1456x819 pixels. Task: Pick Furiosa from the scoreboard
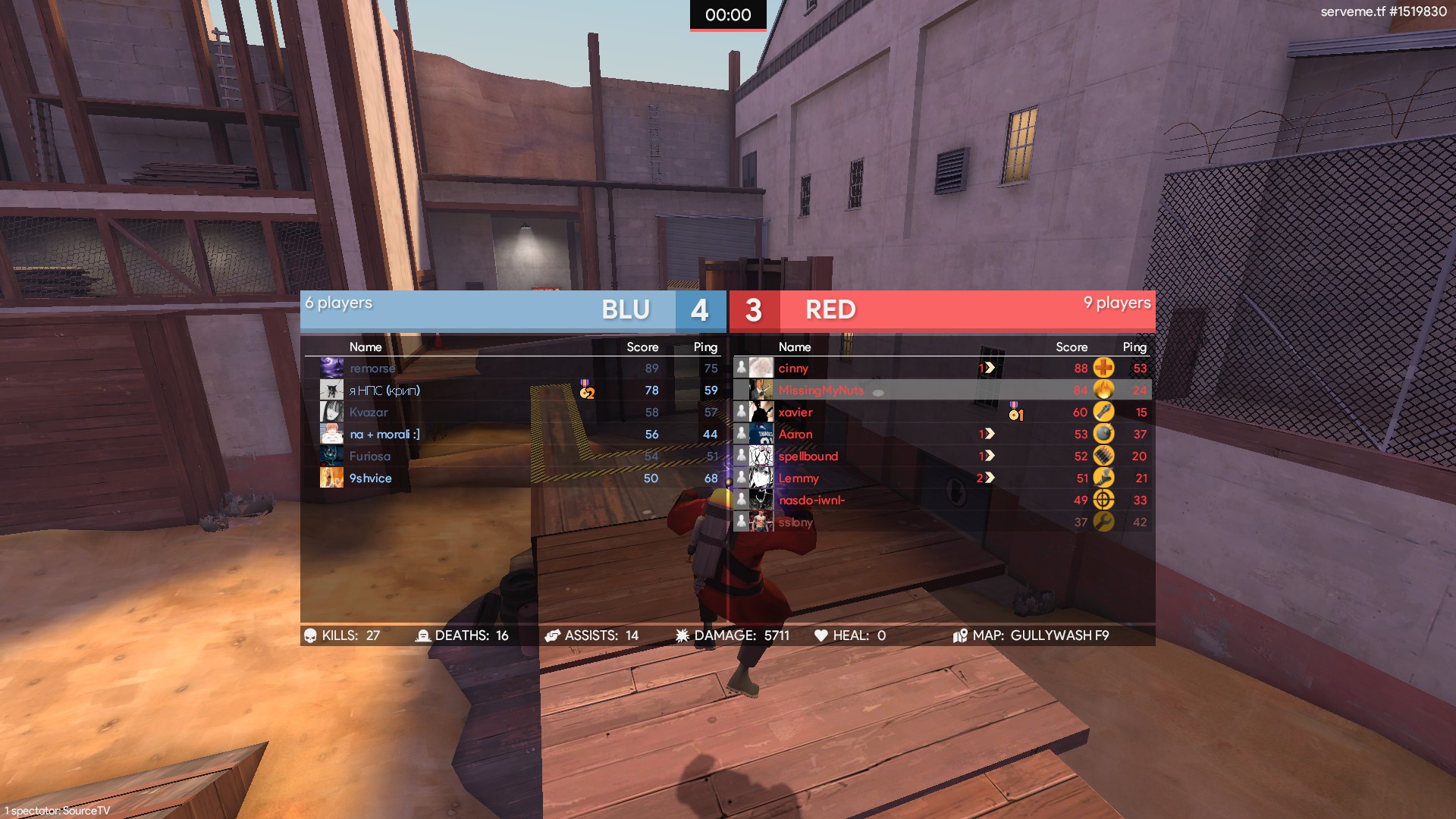pyautogui.click(x=370, y=457)
